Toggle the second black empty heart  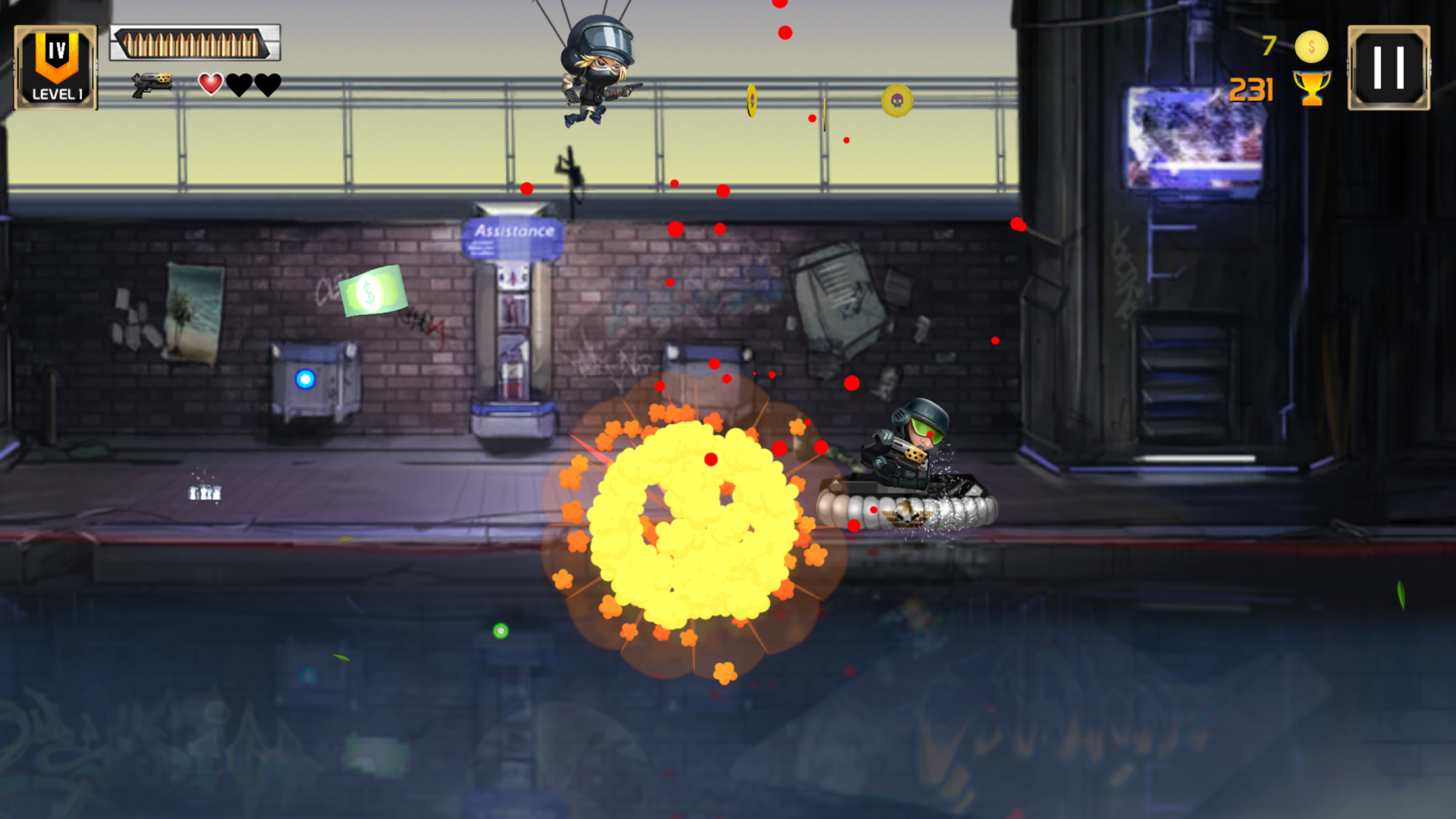[267, 84]
